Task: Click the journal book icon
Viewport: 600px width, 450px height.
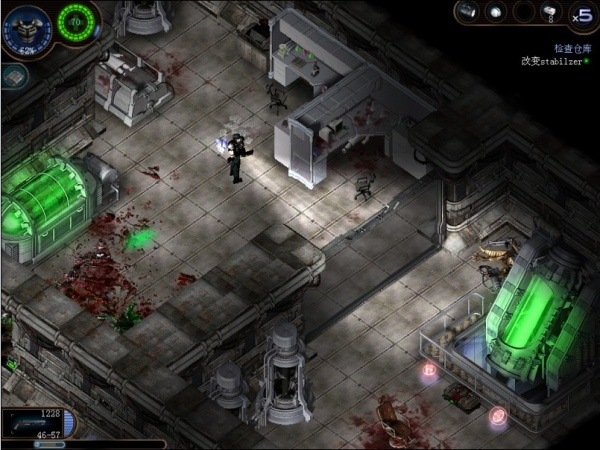Action: click(12, 76)
